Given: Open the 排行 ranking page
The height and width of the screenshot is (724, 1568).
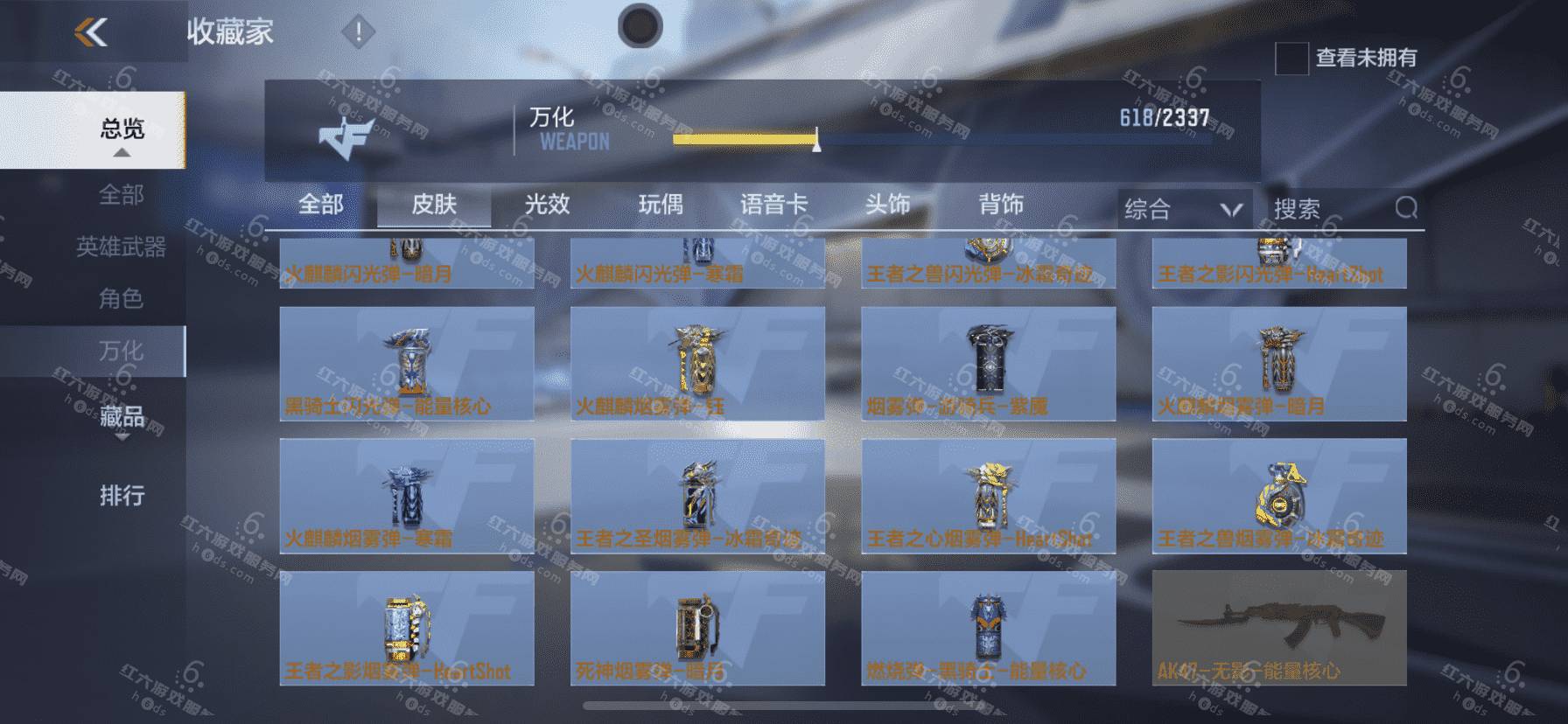Looking at the screenshot, I should 122,496.
